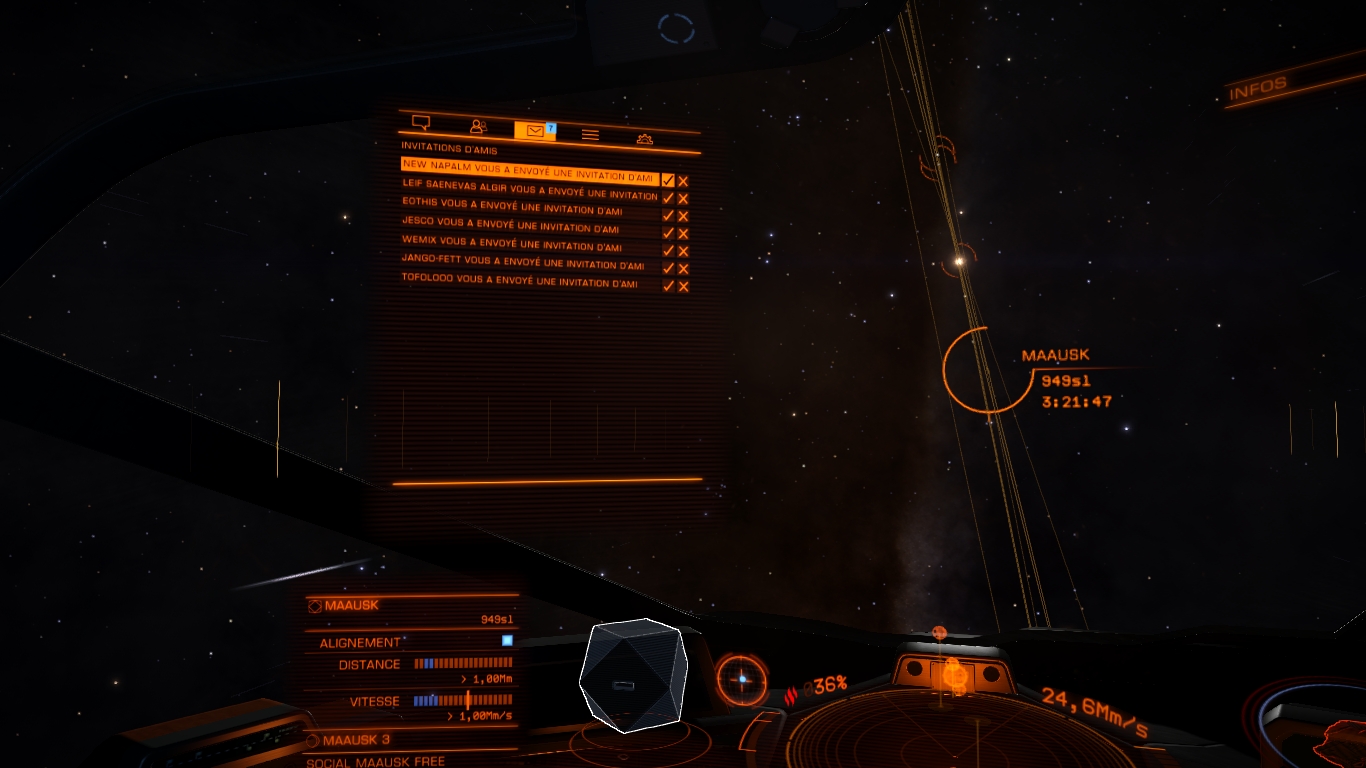Dismiss Wemix's friend invitation

pos(683,251)
